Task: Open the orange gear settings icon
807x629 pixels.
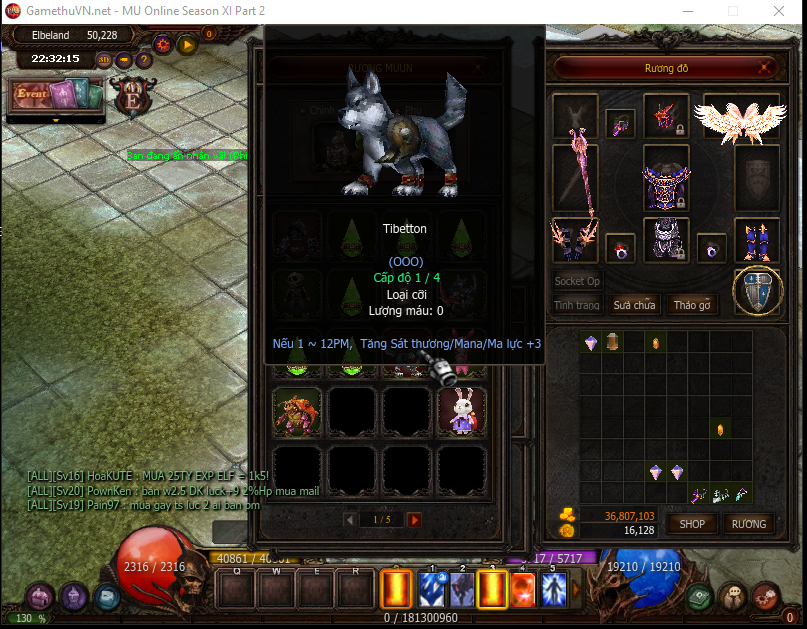Action: [x=163, y=44]
